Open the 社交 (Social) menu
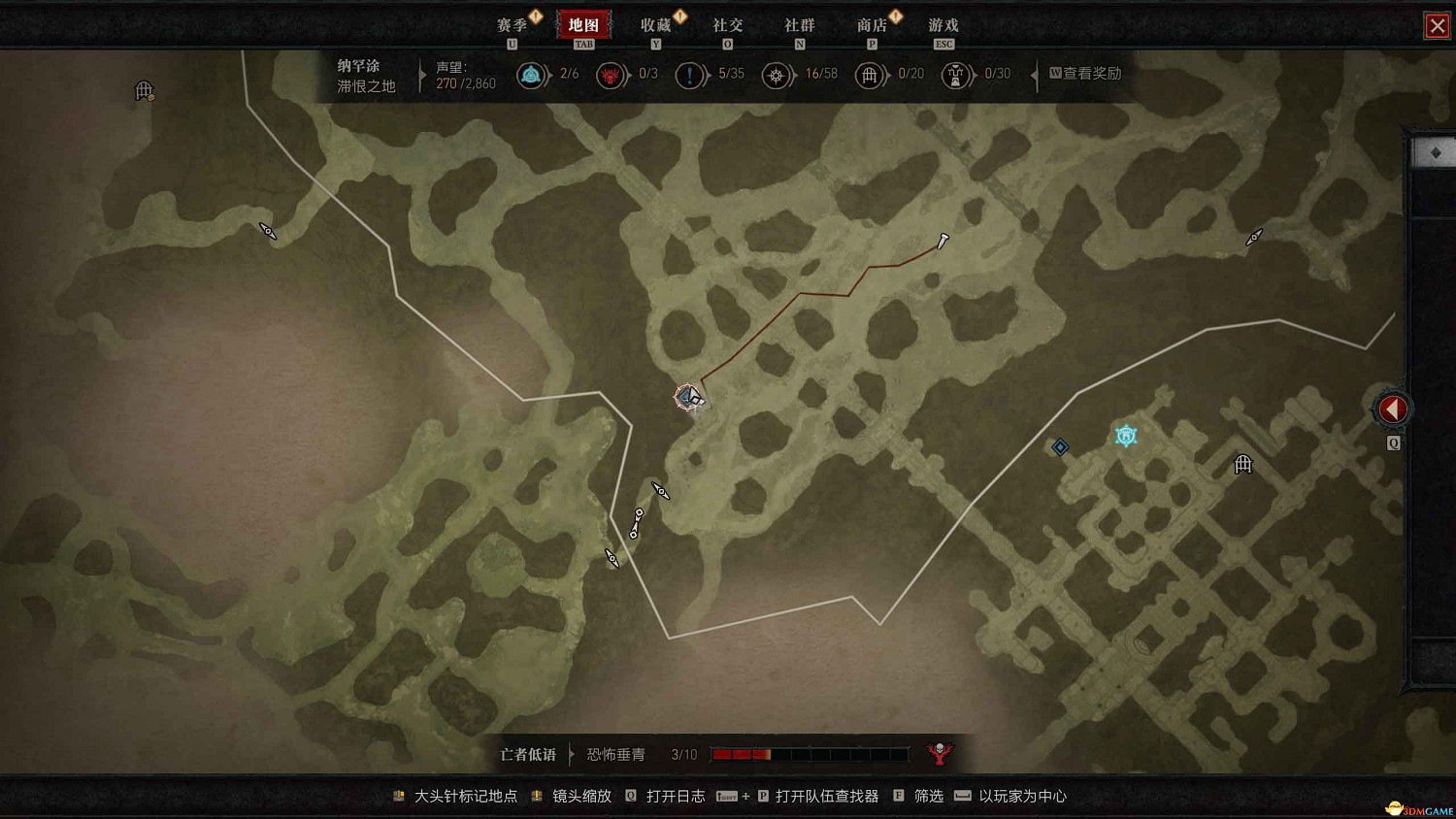This screenshot has height=819, width=1456. pyautogui.click(x=728, y=24)
